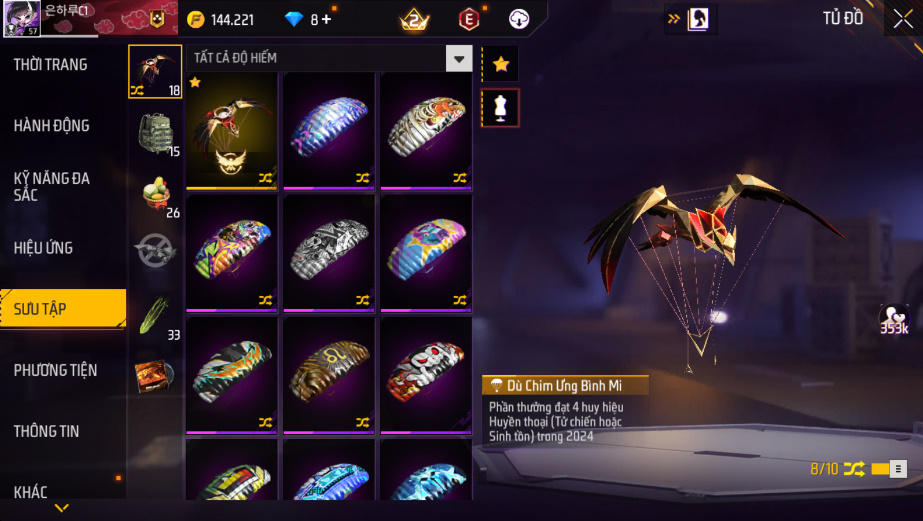The image size is (923, 521).
Task: Select the treasure chest category icon
Action: (156, 375)
